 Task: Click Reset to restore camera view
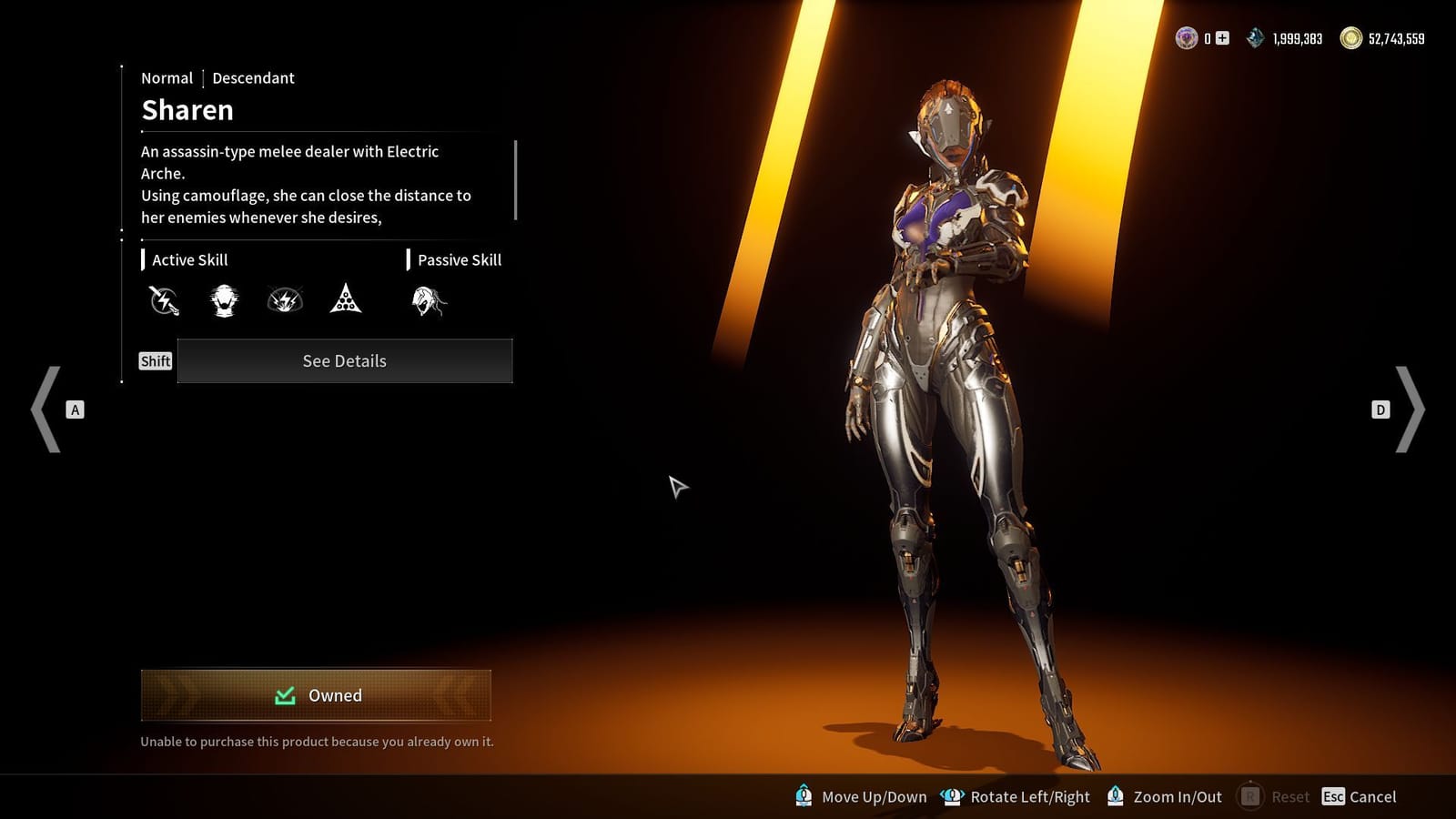(1289, 796)
